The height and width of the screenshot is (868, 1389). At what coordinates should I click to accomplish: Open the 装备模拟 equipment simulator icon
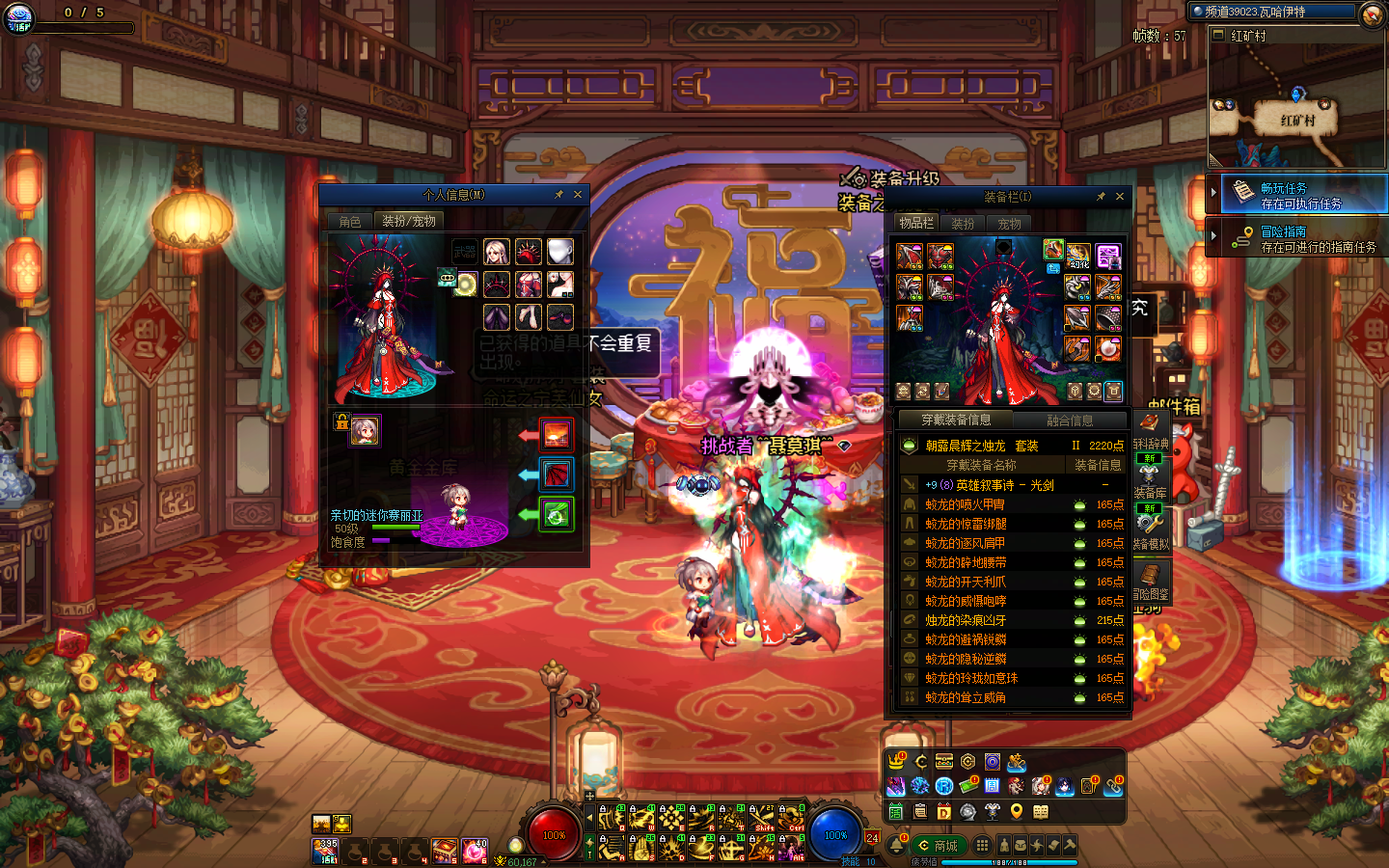coord(1150,529)
